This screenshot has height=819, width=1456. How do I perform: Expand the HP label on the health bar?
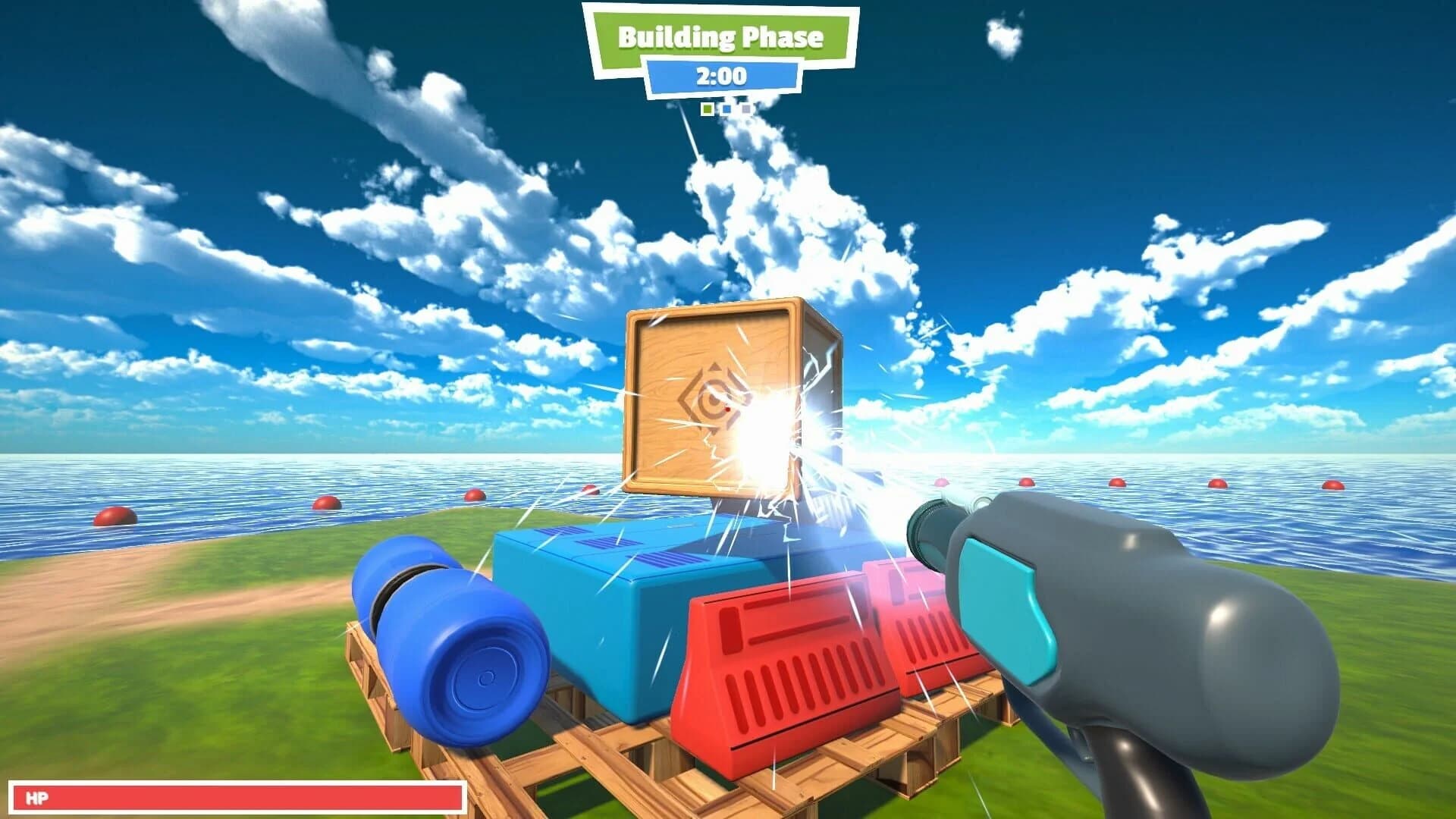[x=38, y=795]
